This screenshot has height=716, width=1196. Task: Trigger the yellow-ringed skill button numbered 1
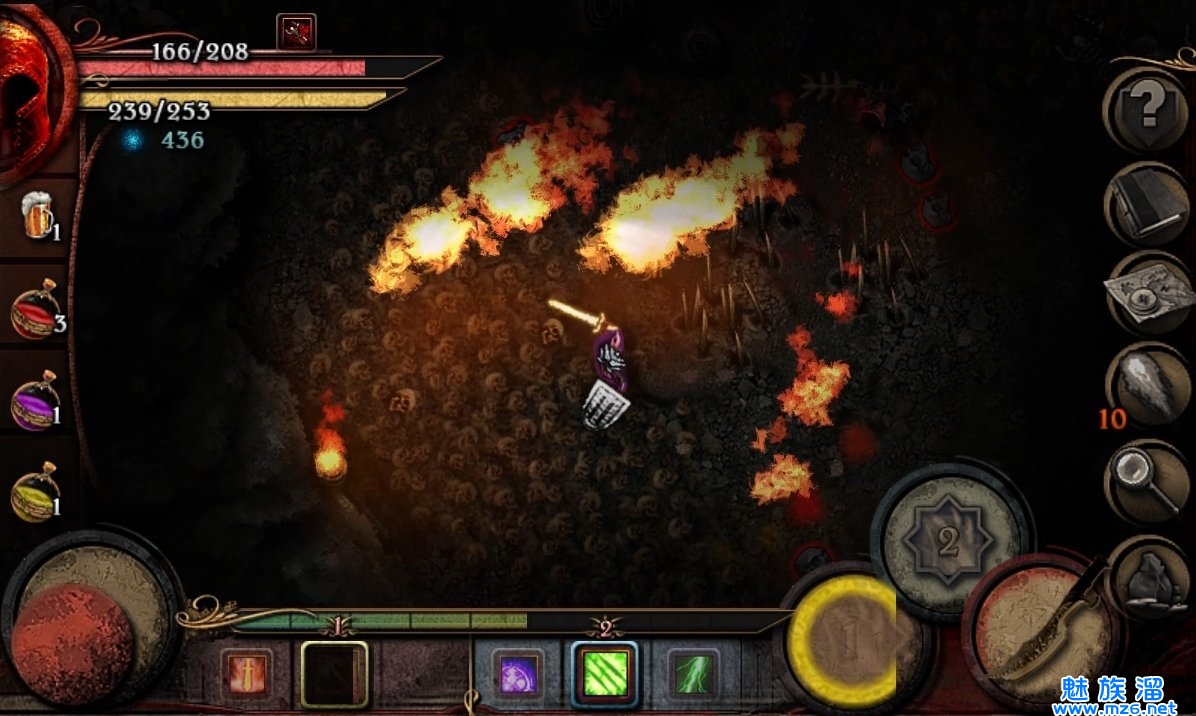point(848,640)
